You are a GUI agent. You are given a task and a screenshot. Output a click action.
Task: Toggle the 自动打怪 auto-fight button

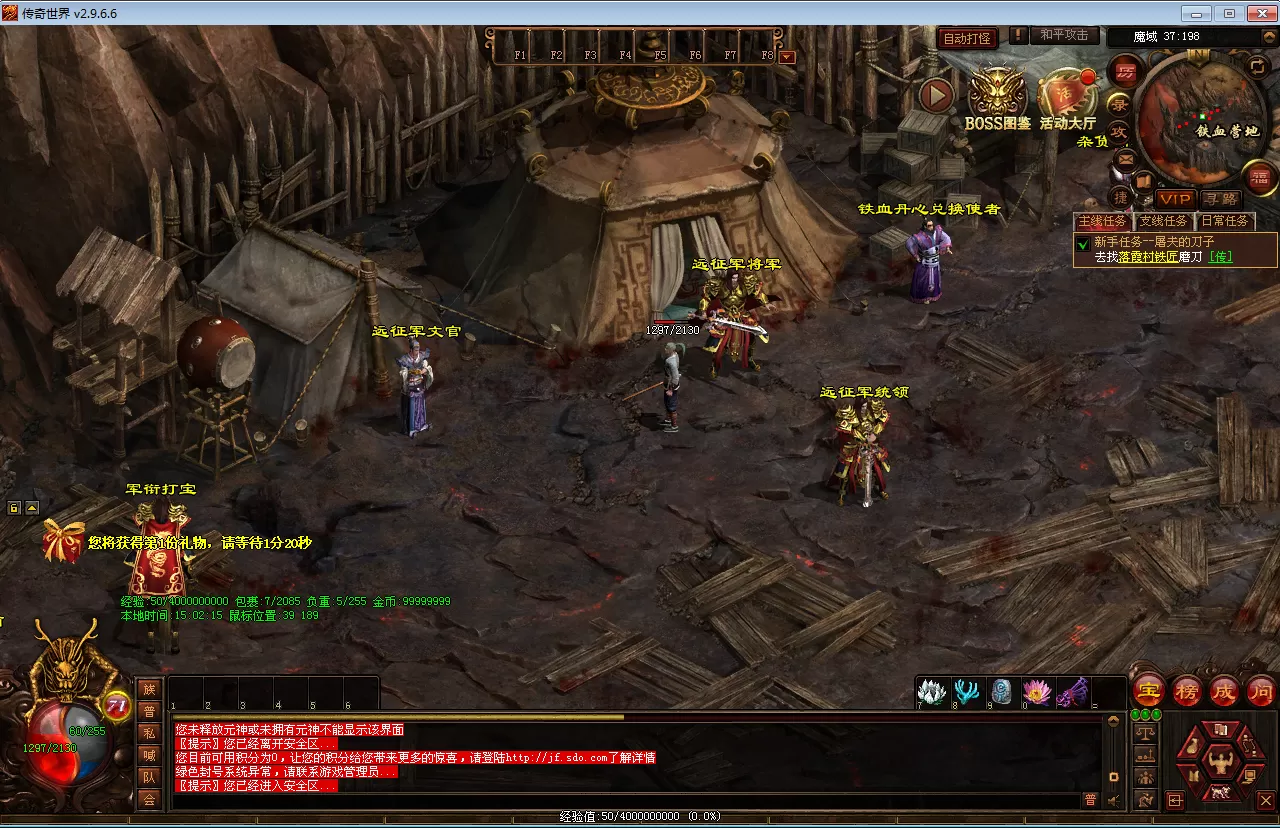(x=967, y=38)
